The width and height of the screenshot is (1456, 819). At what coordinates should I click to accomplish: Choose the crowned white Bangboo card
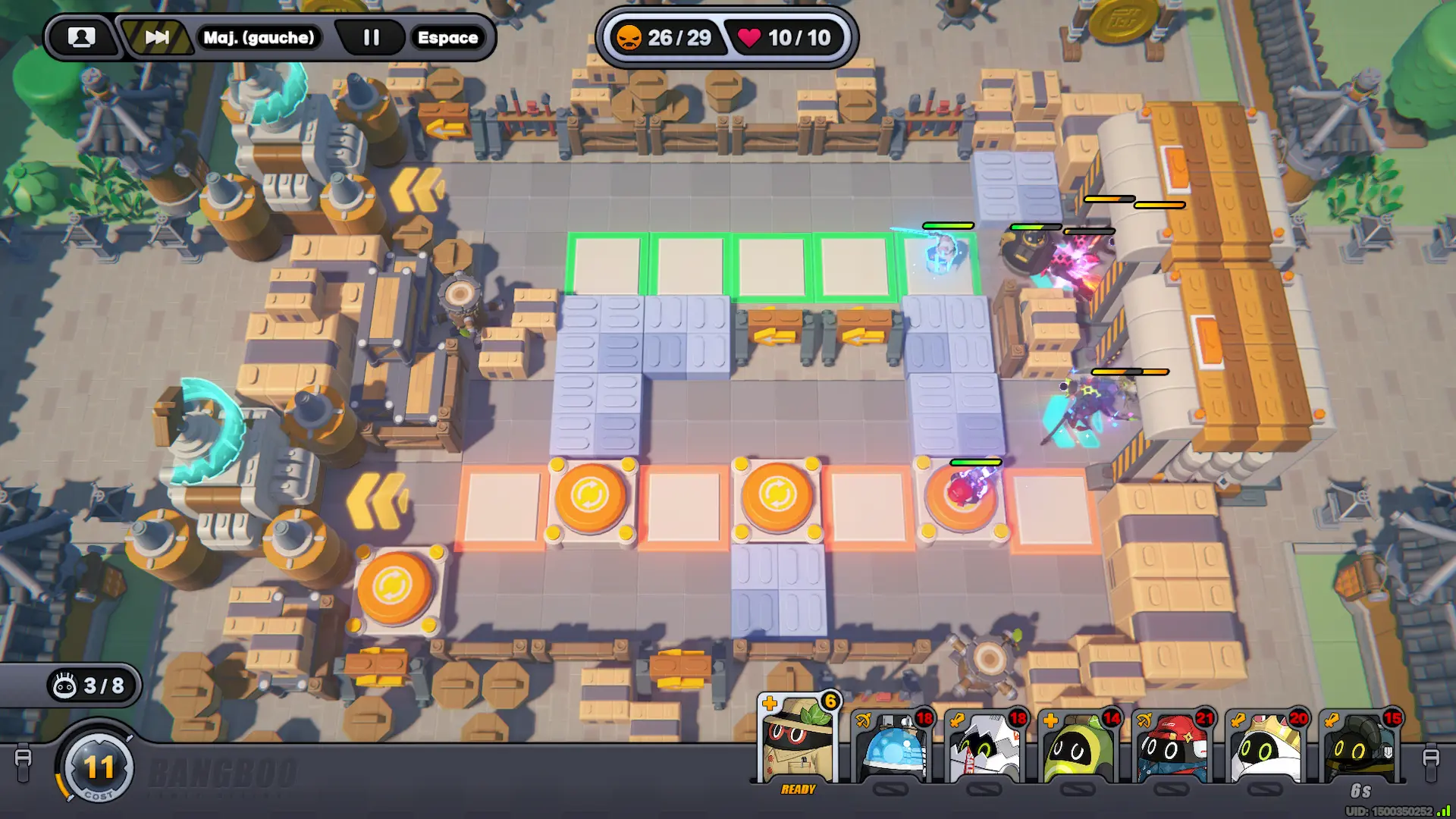coord(1266,747)
